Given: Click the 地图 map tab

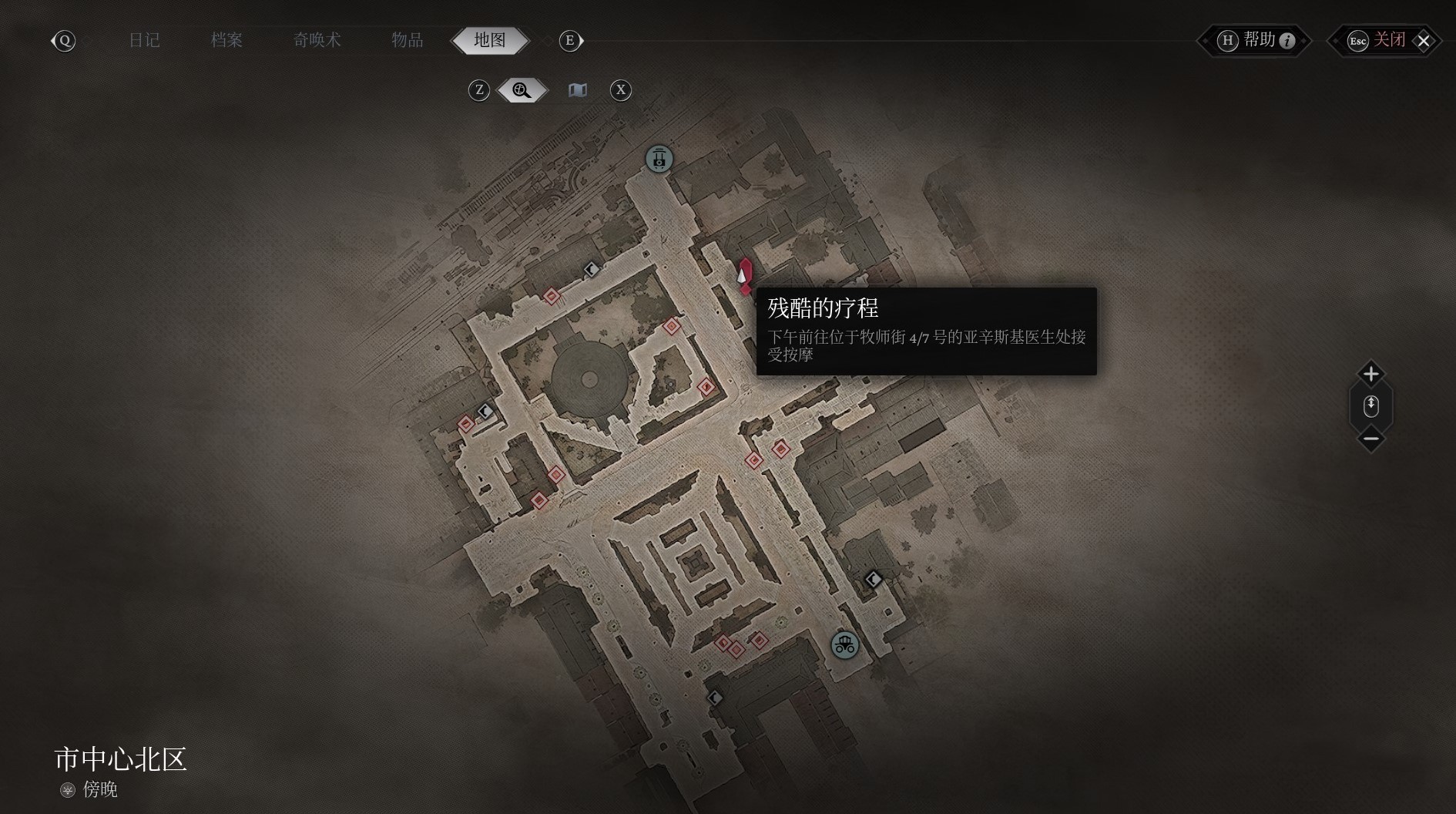Looking at the screenshot, I should coord(490,40).
